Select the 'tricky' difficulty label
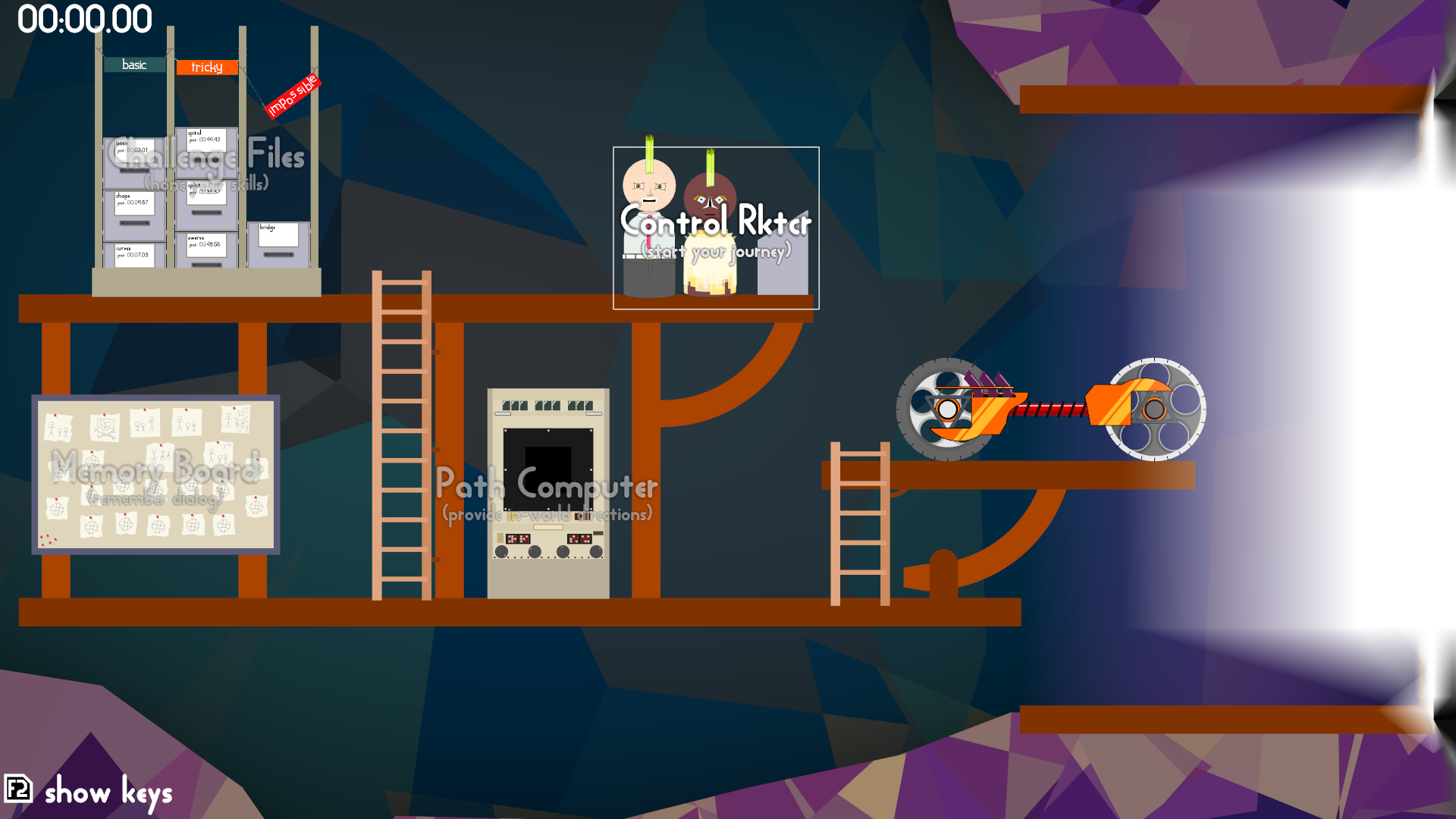The image size is (1456, 819). click(206, 67)
